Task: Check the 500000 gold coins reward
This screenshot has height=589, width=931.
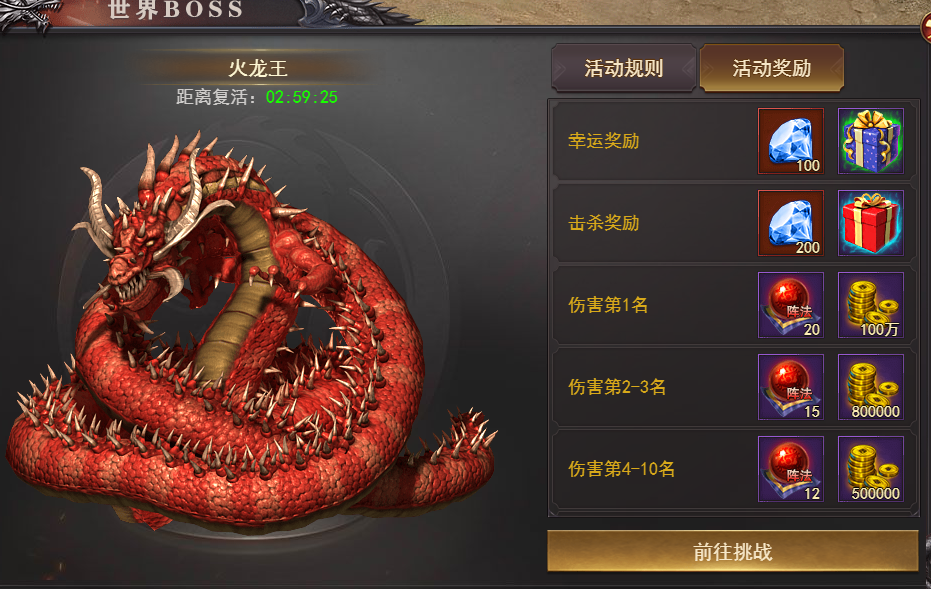Action: pyautogui.click(x=870, y=469)
